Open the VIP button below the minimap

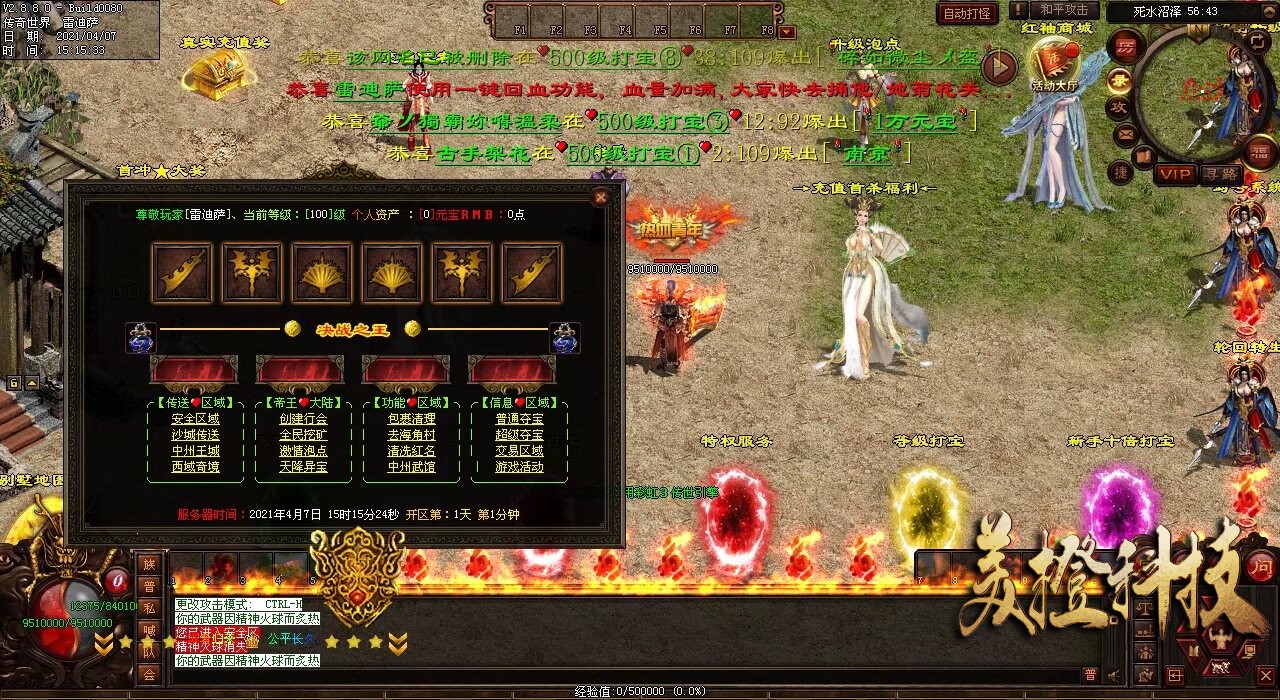1175,174
